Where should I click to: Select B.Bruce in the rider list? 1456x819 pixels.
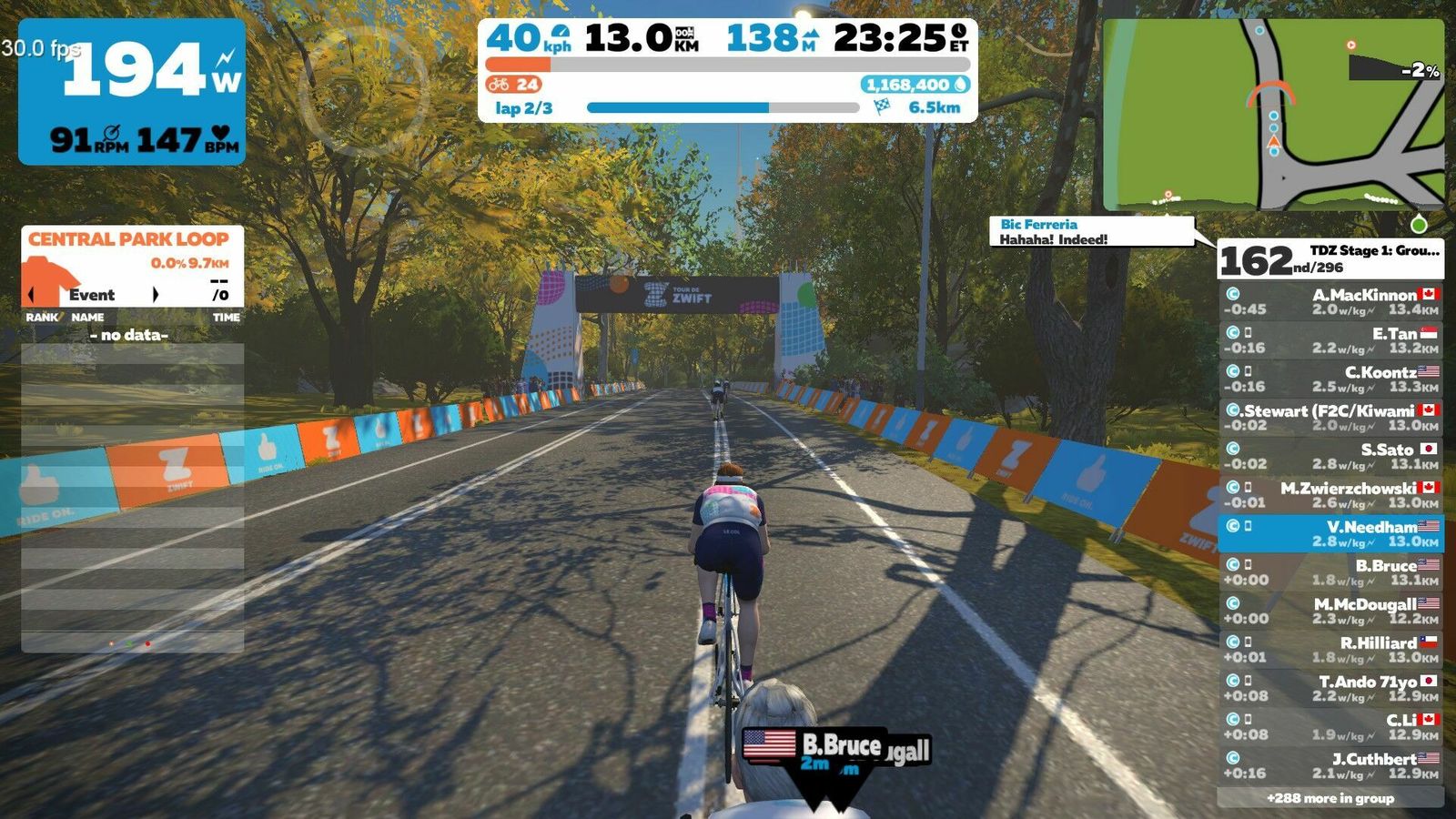coord(1330,572)
